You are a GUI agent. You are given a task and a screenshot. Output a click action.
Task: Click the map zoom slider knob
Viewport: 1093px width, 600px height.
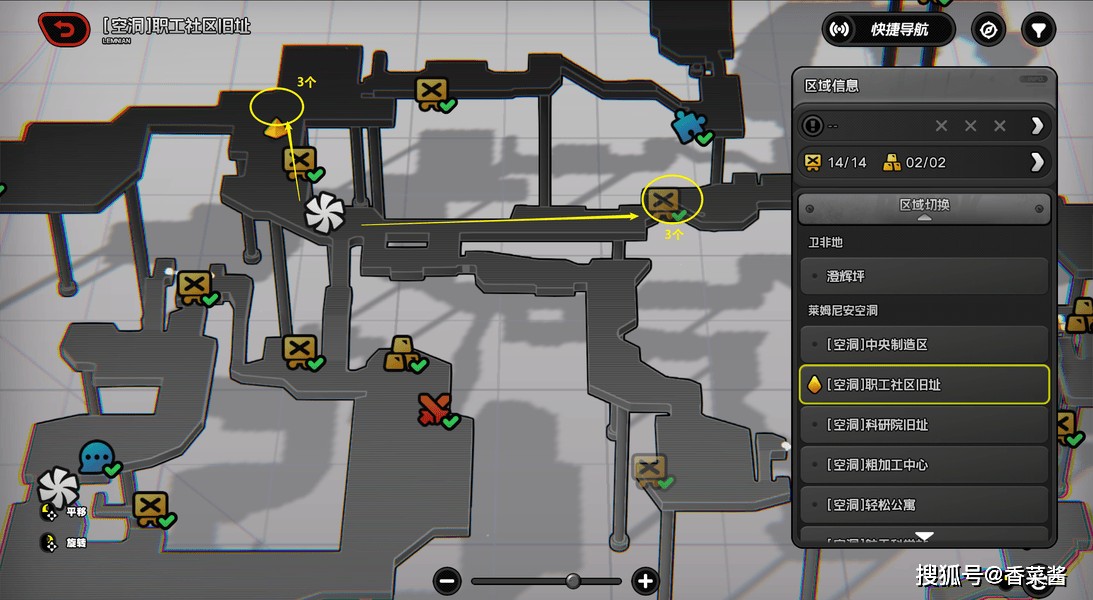coord(573,580)
